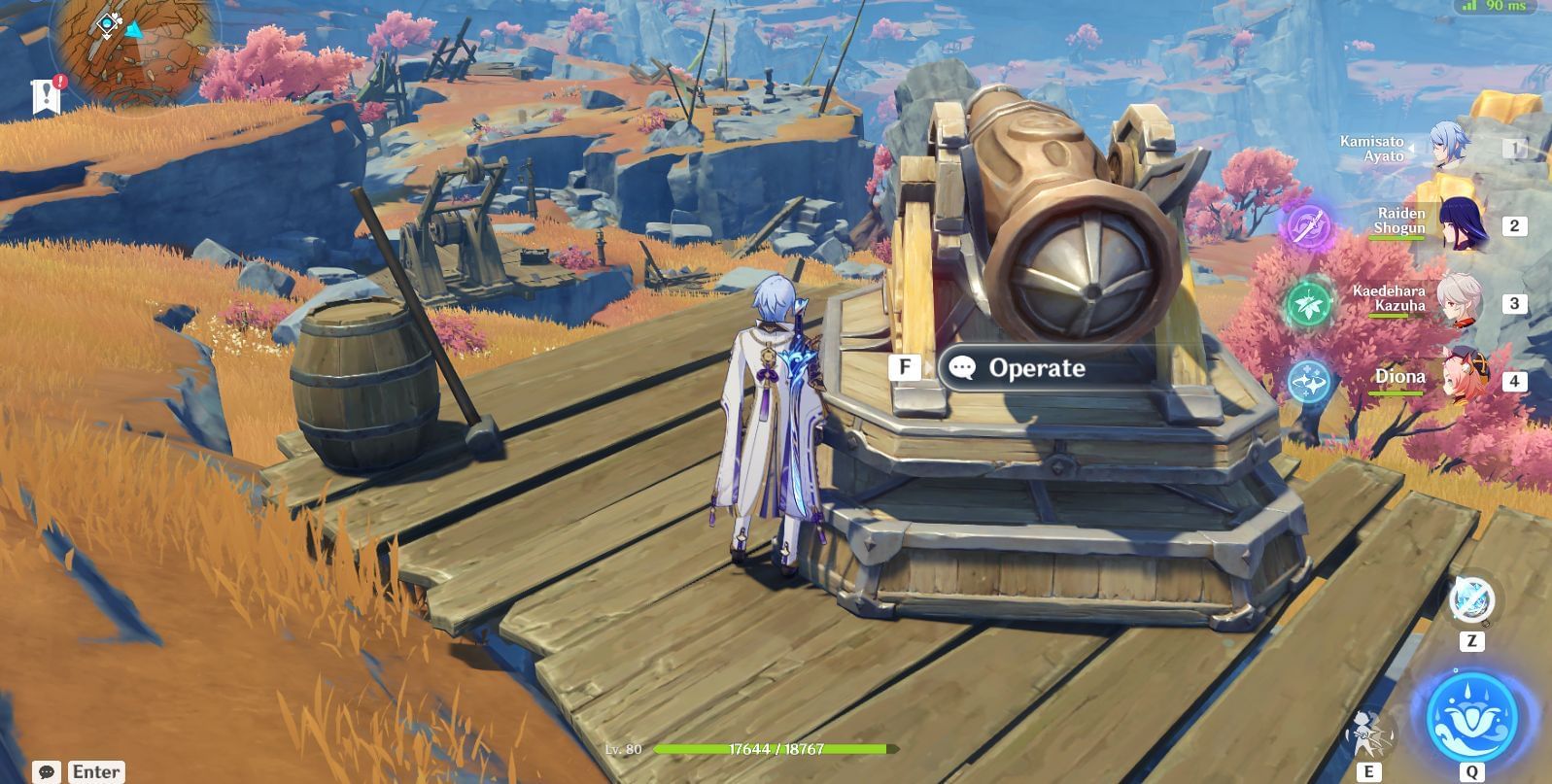Viewport: 1552px width, 784px height.
Task: Unleash Ayato's Hydro Elemental Burst
Action: [x=1471, y=716]
